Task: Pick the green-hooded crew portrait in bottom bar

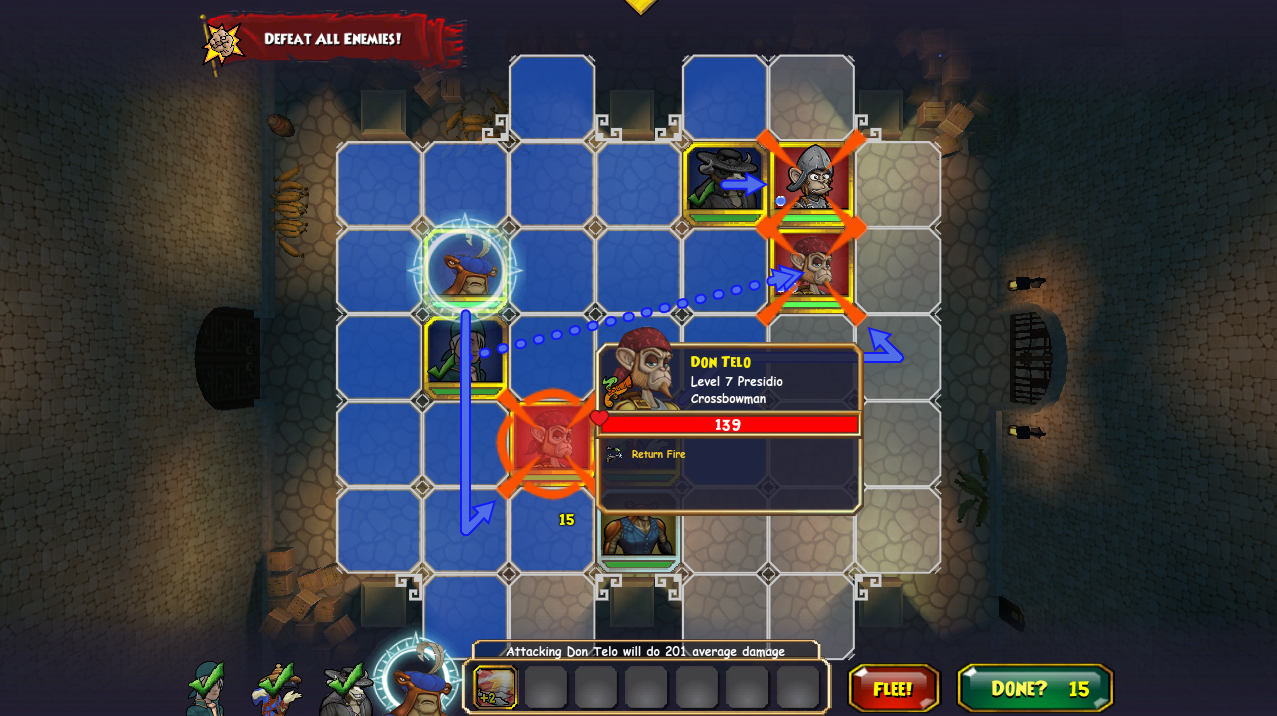Action: click(206, 688)
